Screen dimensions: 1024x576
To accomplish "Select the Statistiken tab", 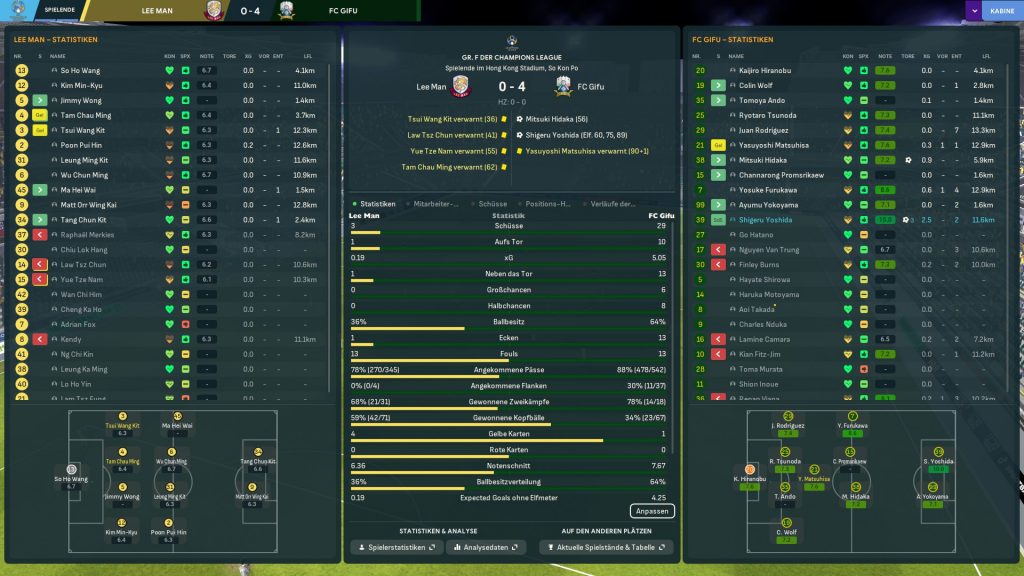I will click(377, 203).
